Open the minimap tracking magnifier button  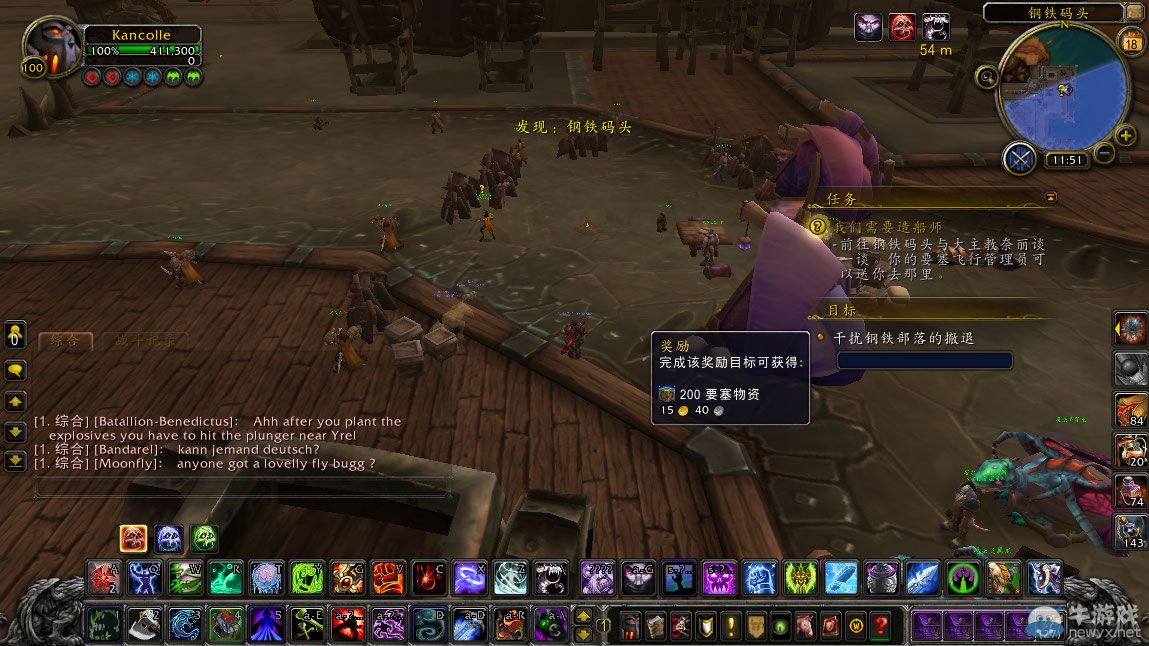pos(988,76)
